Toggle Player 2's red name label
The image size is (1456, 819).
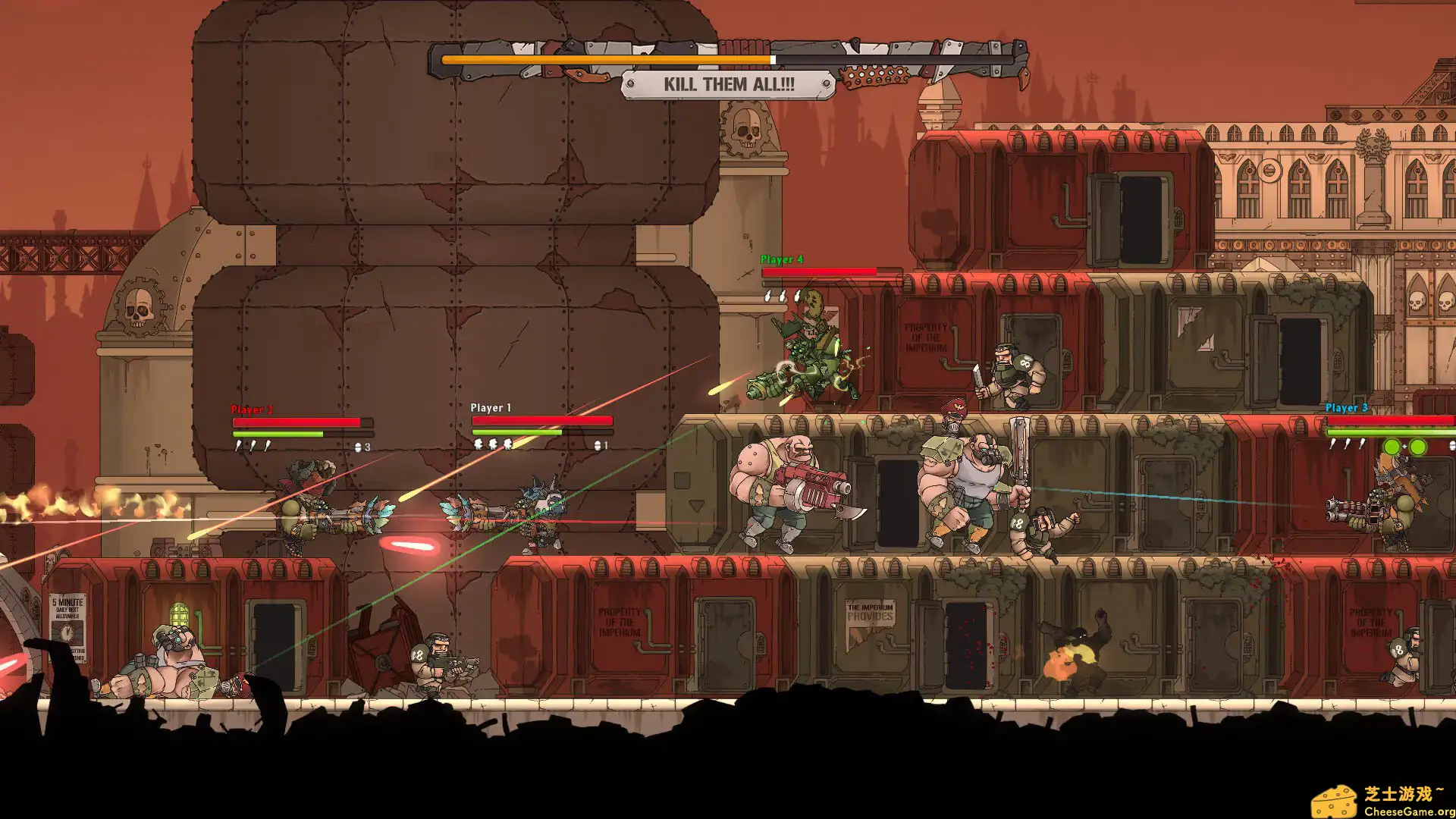coord(251,409)
